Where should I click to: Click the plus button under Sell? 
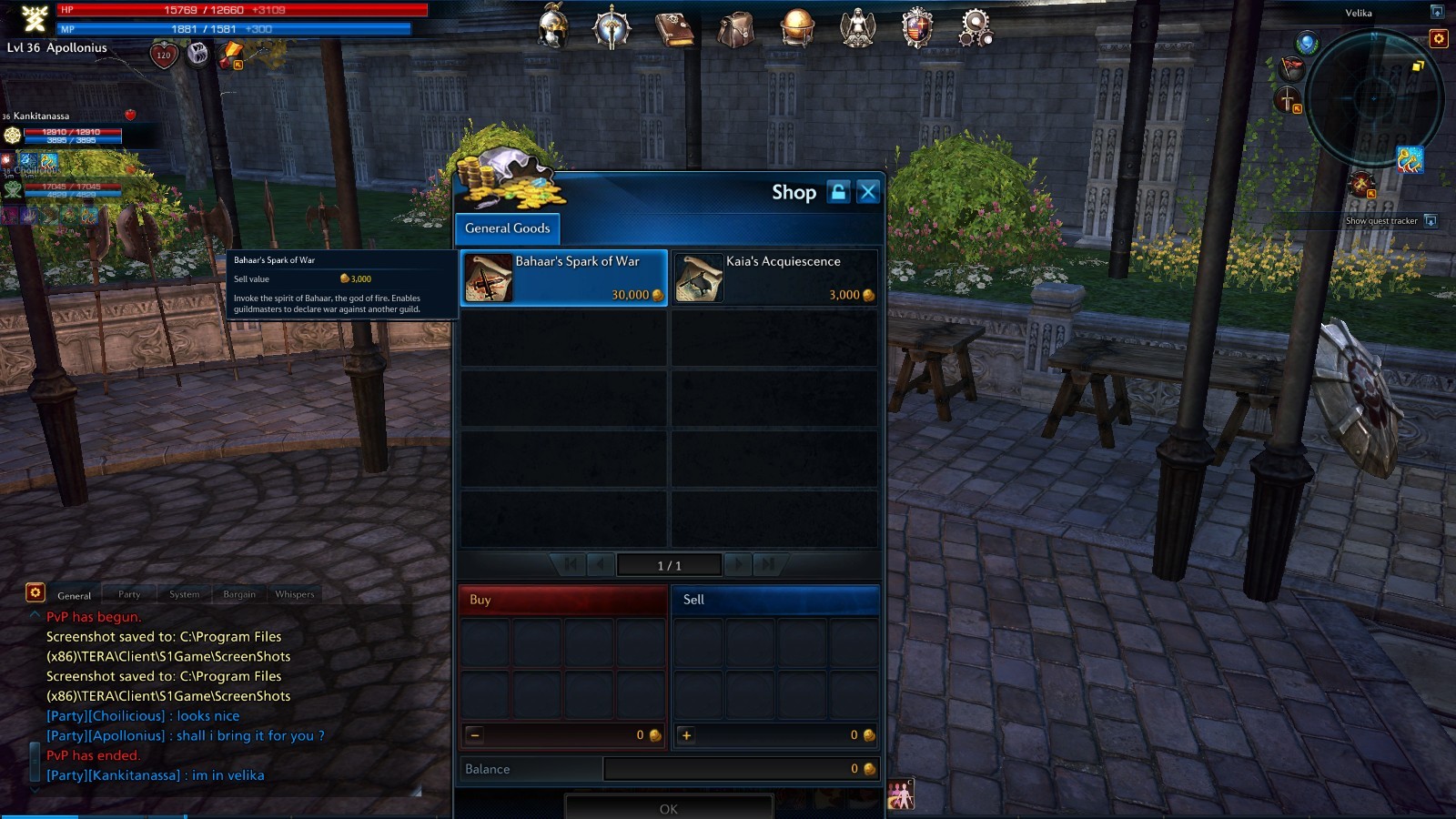687,735
